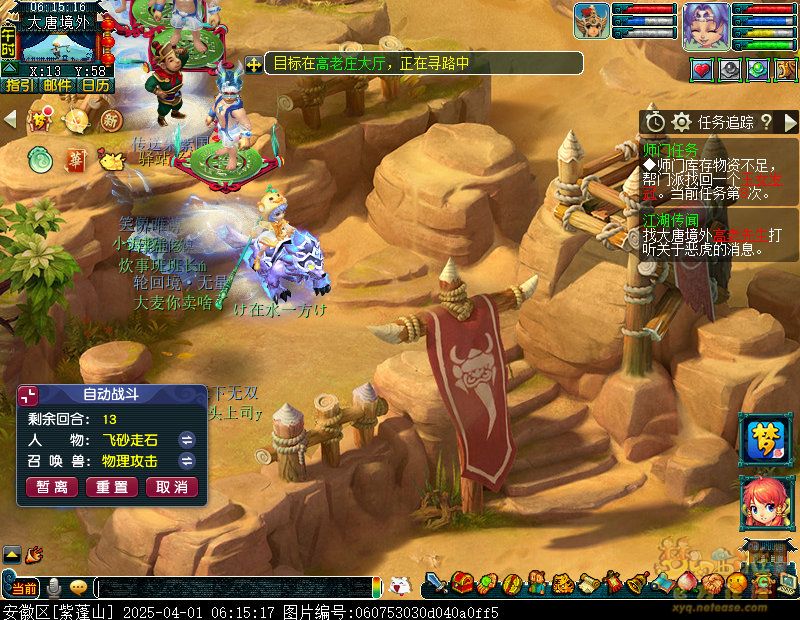This screenshot has height=620, width=800.
Task: Switch the 召唤兽 auto-battle action
Action: pyautogui.click(x=186, y=461)
